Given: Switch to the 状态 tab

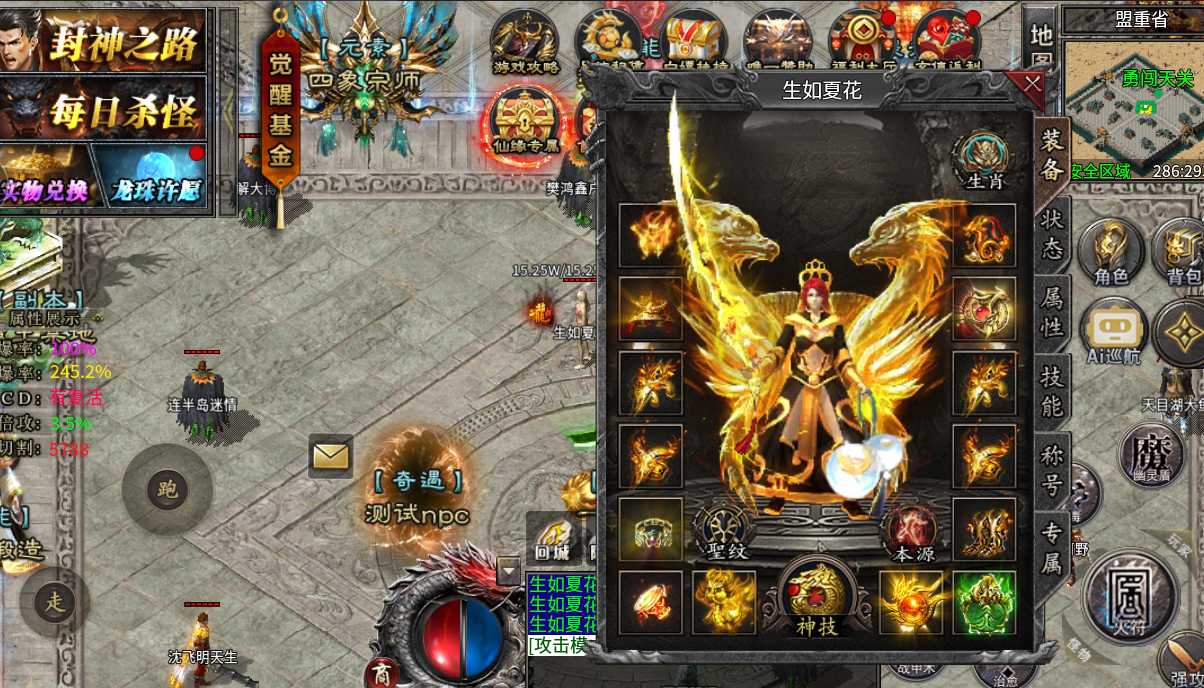Looking at the screenshot, I should [1052, 234].
